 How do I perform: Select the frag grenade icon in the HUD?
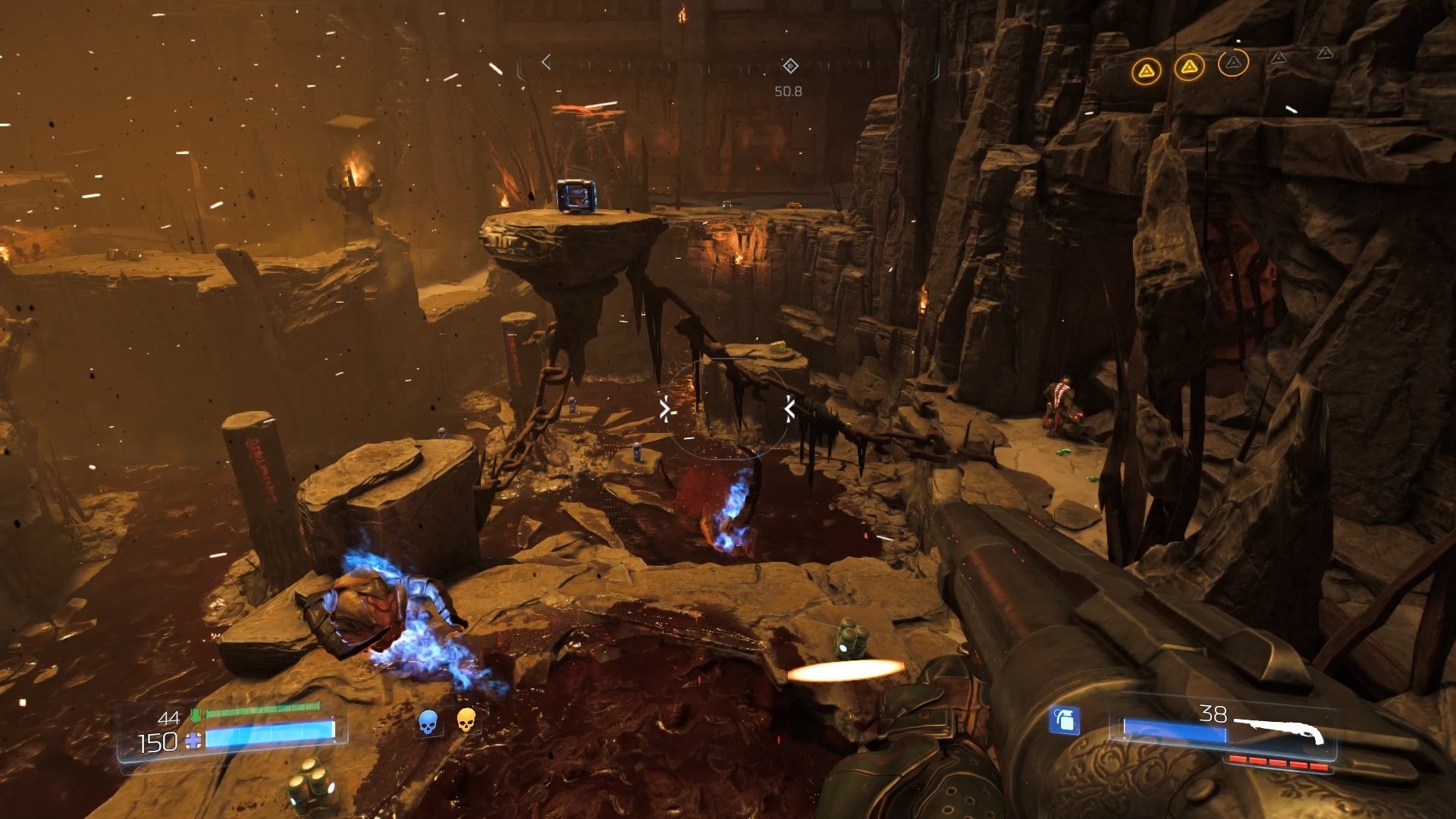tap(1065, 720)
